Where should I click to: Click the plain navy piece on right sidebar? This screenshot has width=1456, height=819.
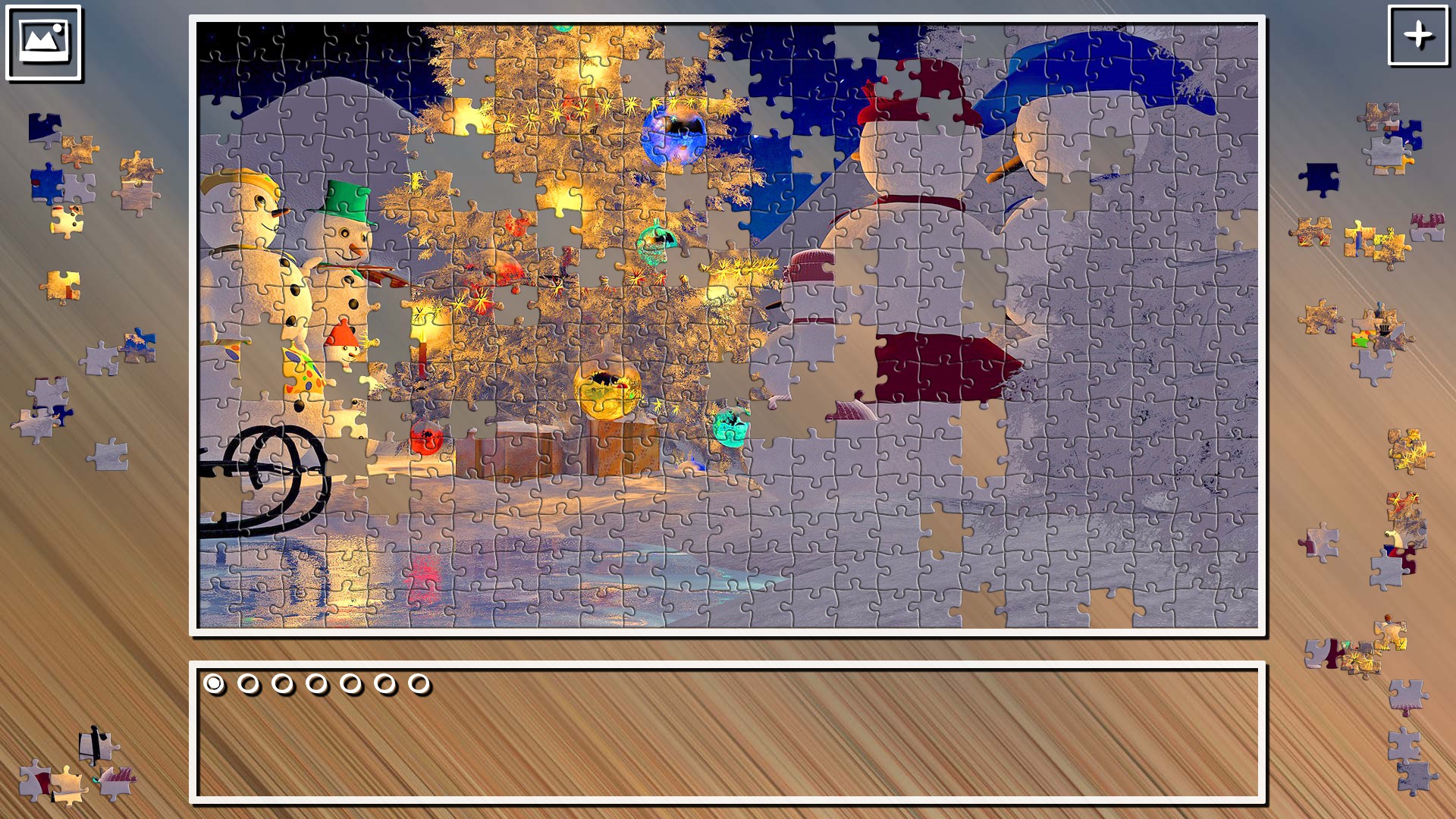pyautogui.click(x=1321, y=179)
